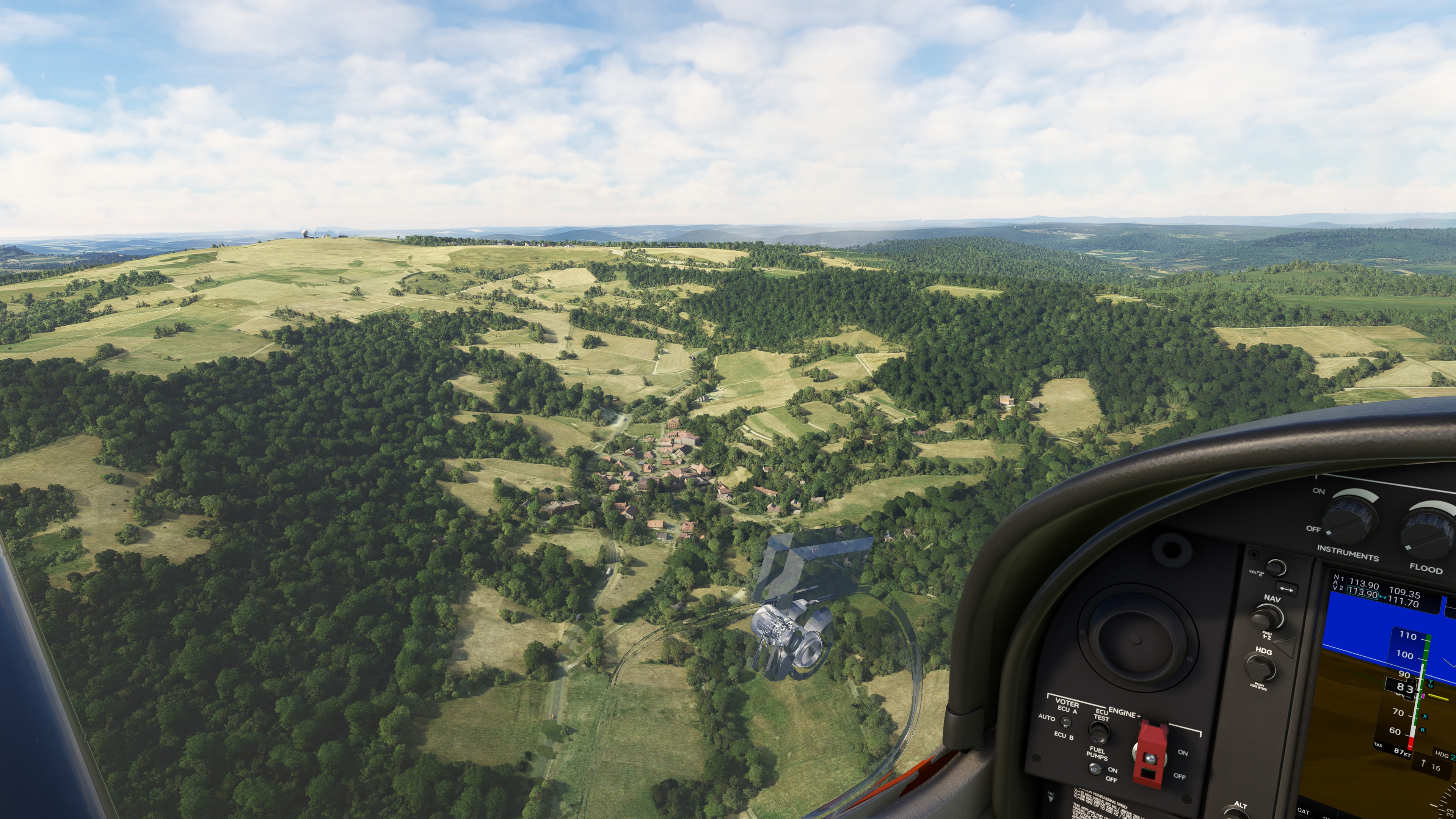Toggle the Fuel Pumps switch
Viewport: 1456px width, 819px height.
coord(1095,769)
